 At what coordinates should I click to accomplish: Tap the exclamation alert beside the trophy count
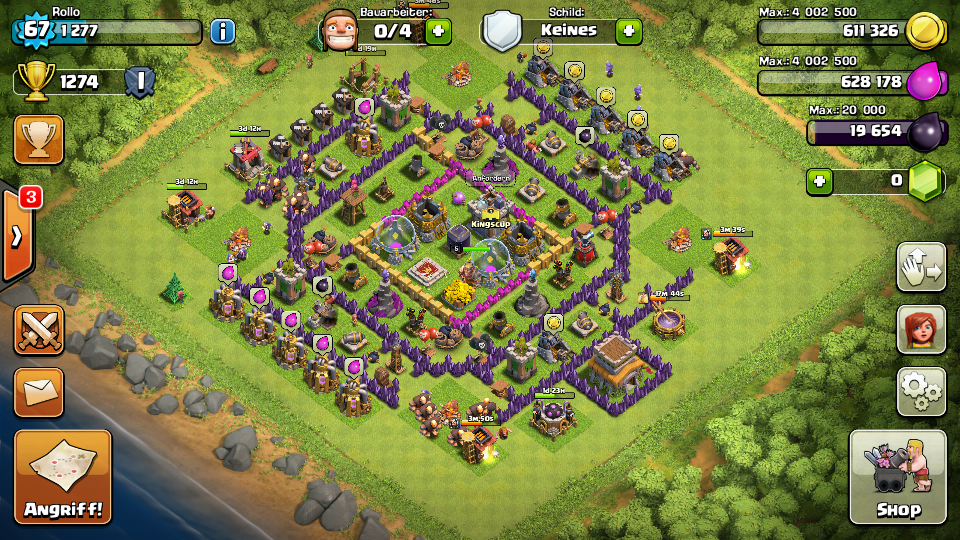(x=142, y=81)
